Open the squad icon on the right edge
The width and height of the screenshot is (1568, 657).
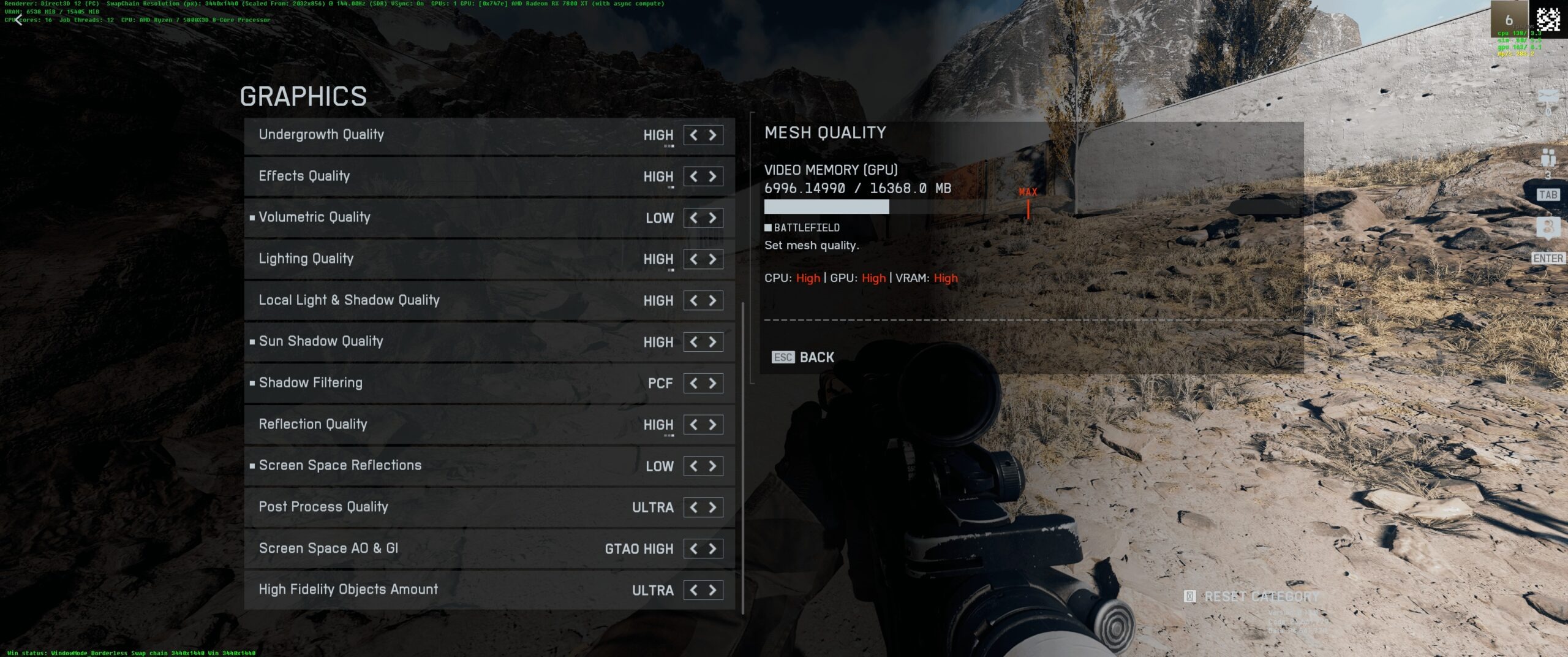tap(1548, 158)
